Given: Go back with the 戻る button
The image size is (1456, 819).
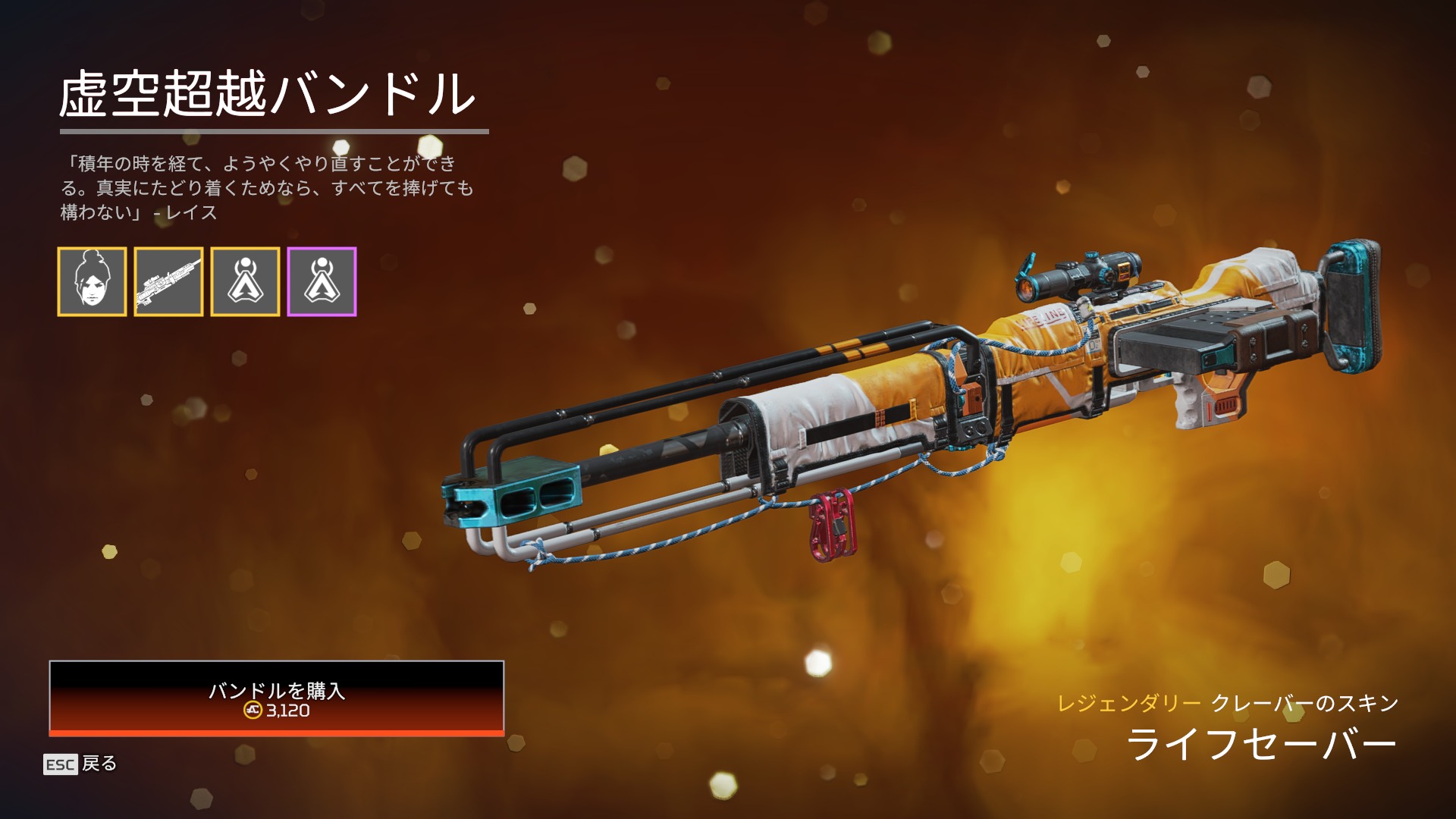Looking at the screenshot, I should click(x=80, y=764).
